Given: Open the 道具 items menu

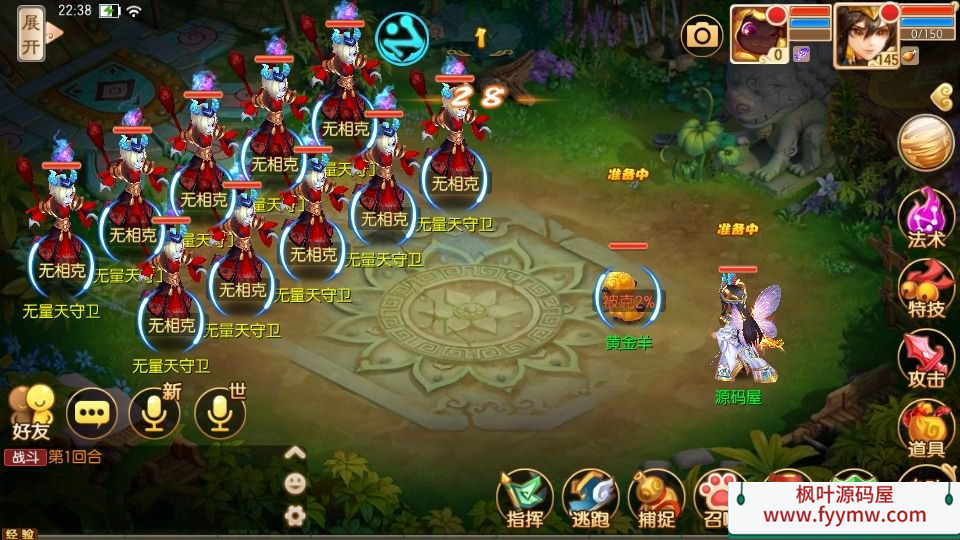Looking at the screenshot, I should 925,430.
